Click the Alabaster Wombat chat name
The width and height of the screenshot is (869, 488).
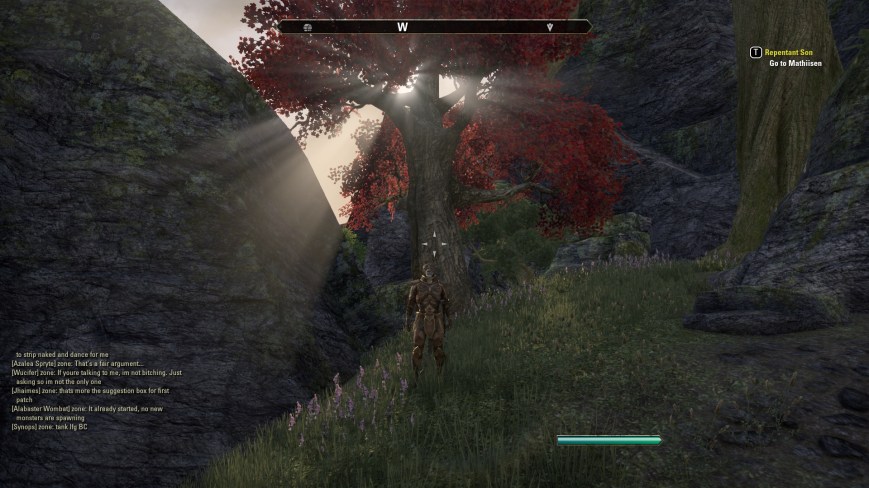click(38, 409)
